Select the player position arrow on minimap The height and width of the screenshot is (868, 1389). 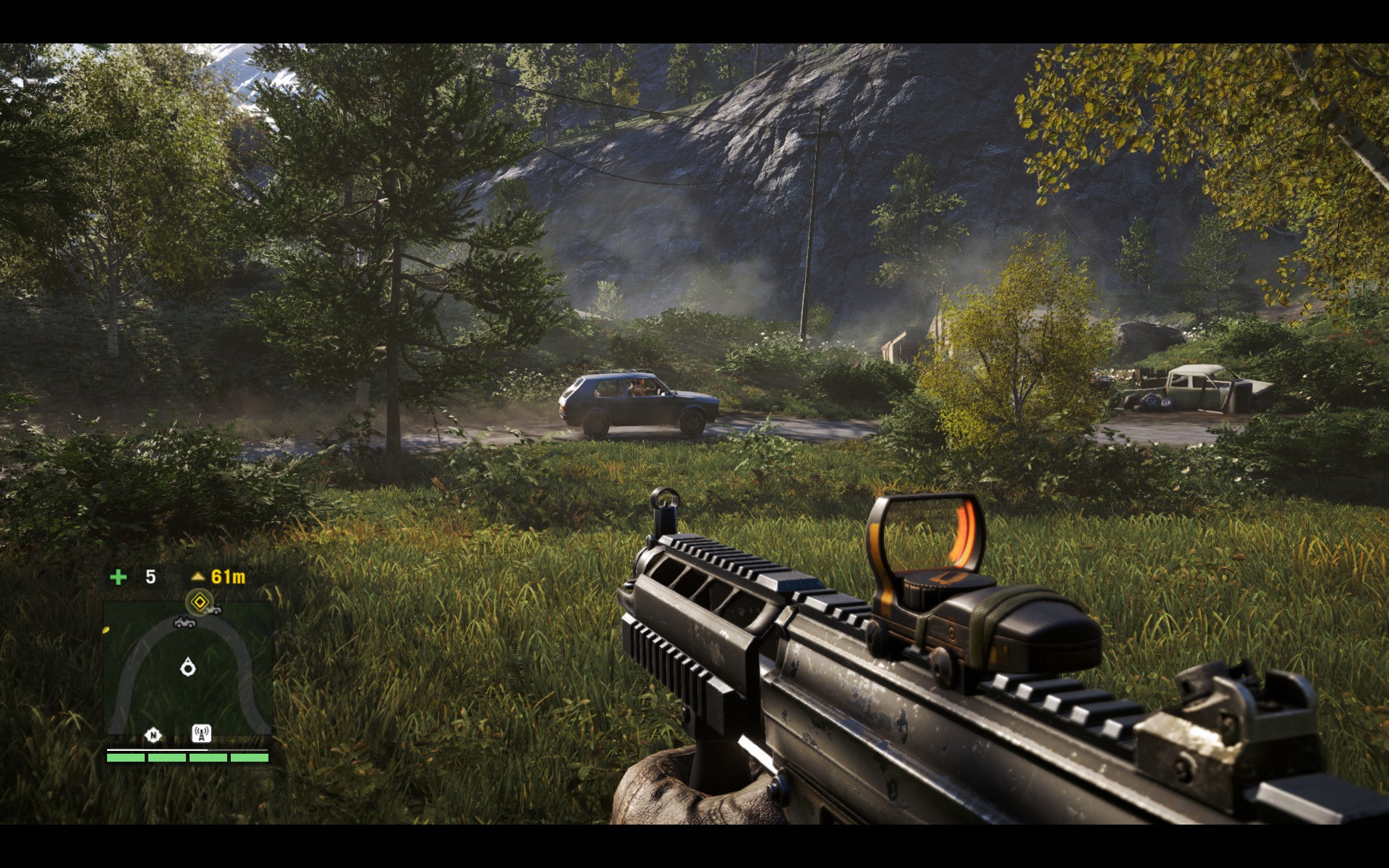tap(188, 666)
